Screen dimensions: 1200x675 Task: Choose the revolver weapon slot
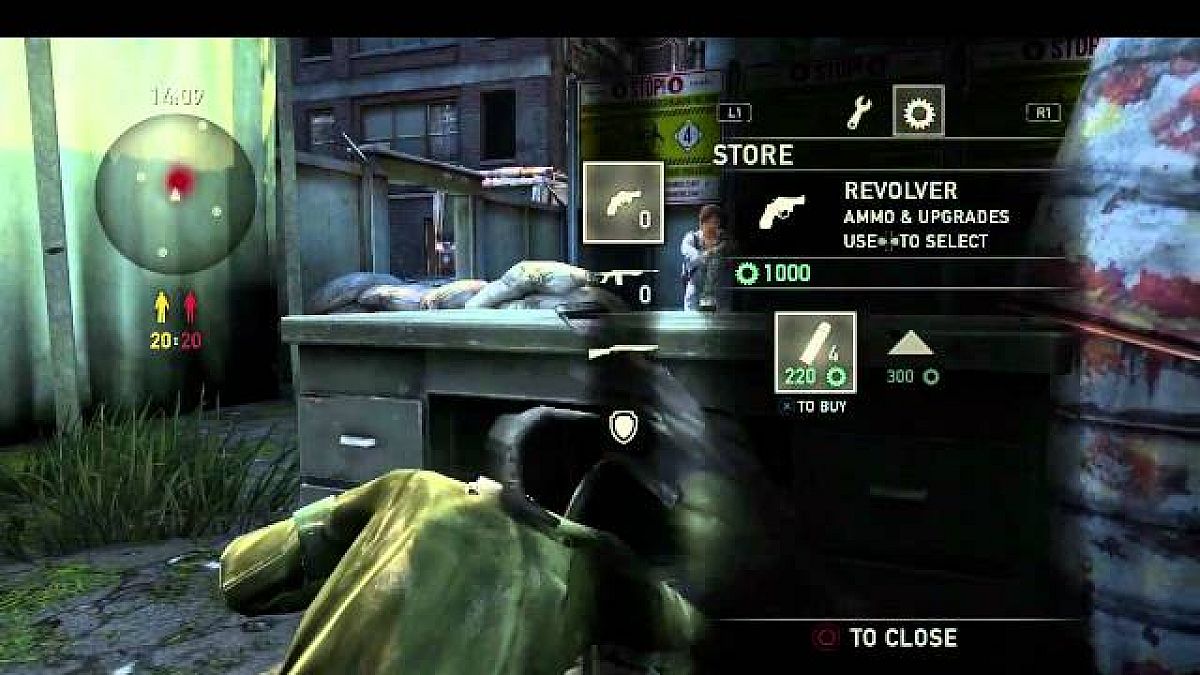(x=623, y=202)
